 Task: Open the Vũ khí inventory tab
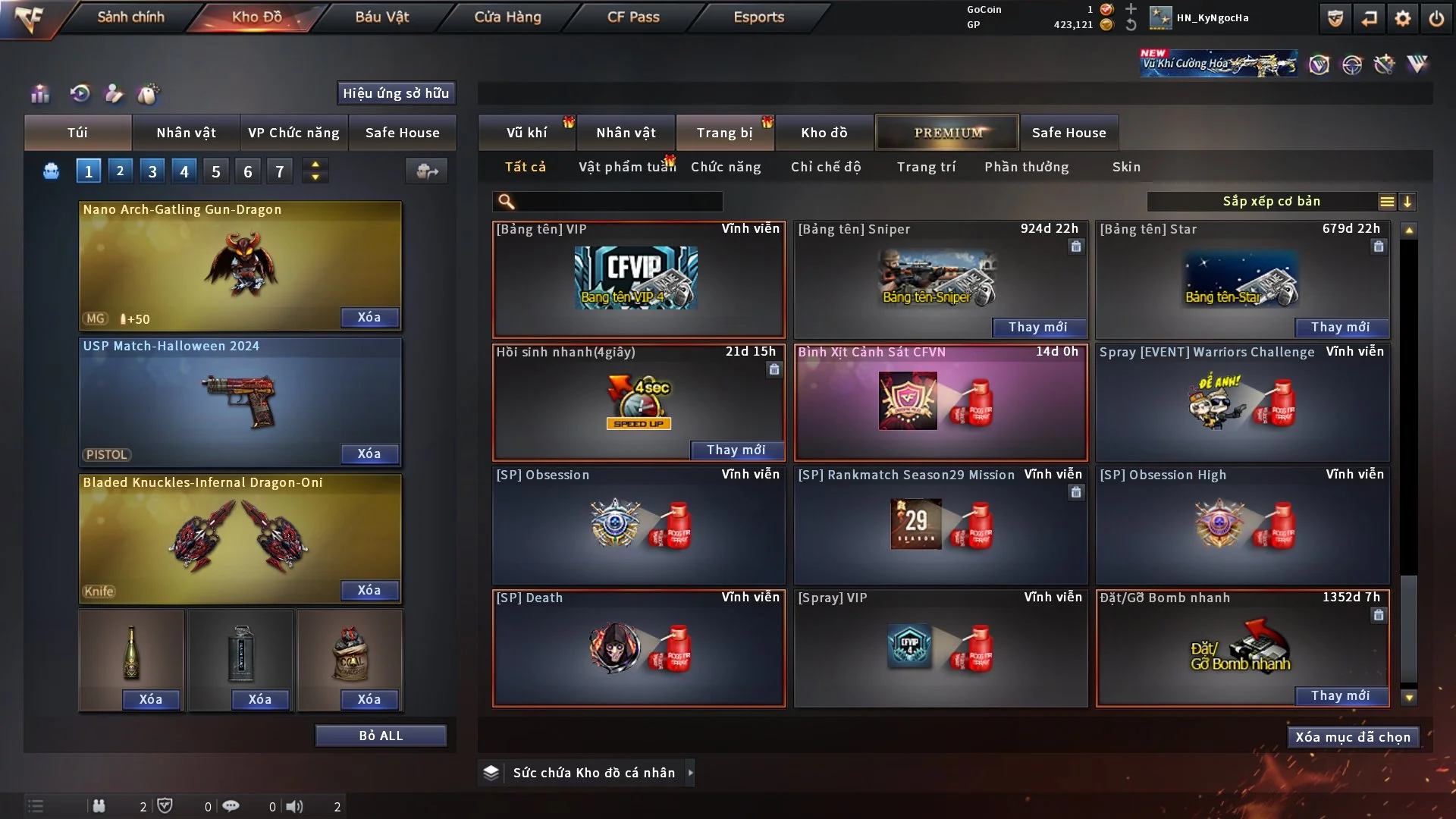pos(526,133)
